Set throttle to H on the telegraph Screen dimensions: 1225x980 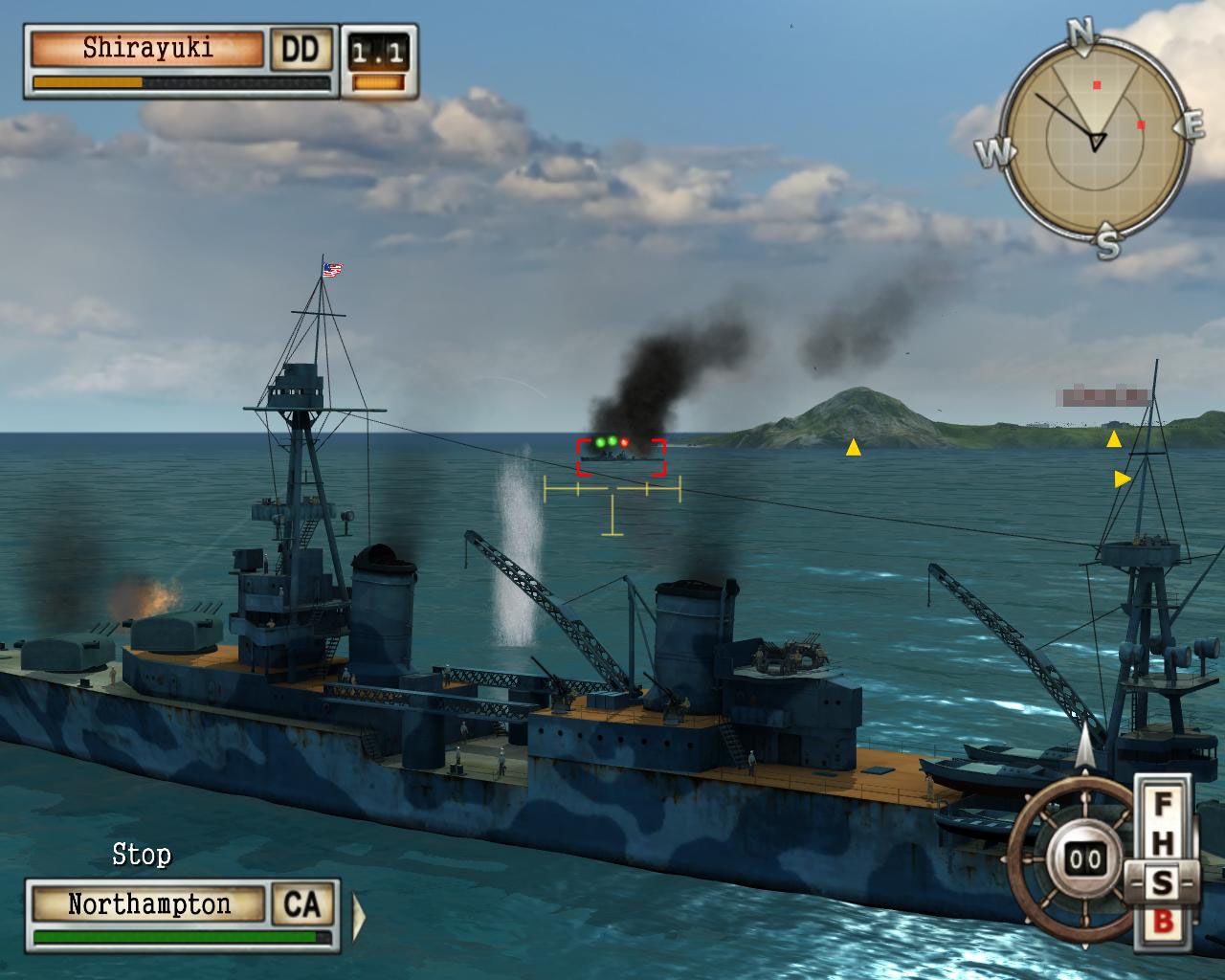click(1162, 843)
